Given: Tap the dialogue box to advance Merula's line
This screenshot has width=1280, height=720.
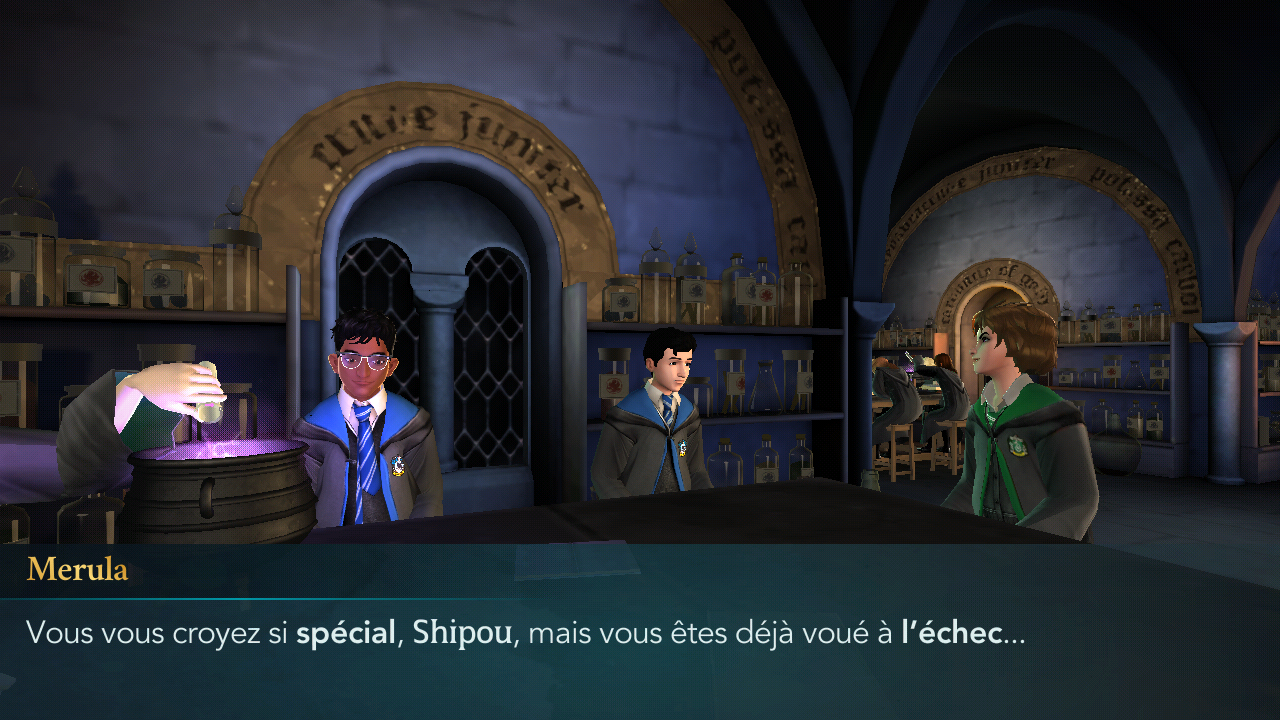Looking at the screenshot, I should (640, 632).
